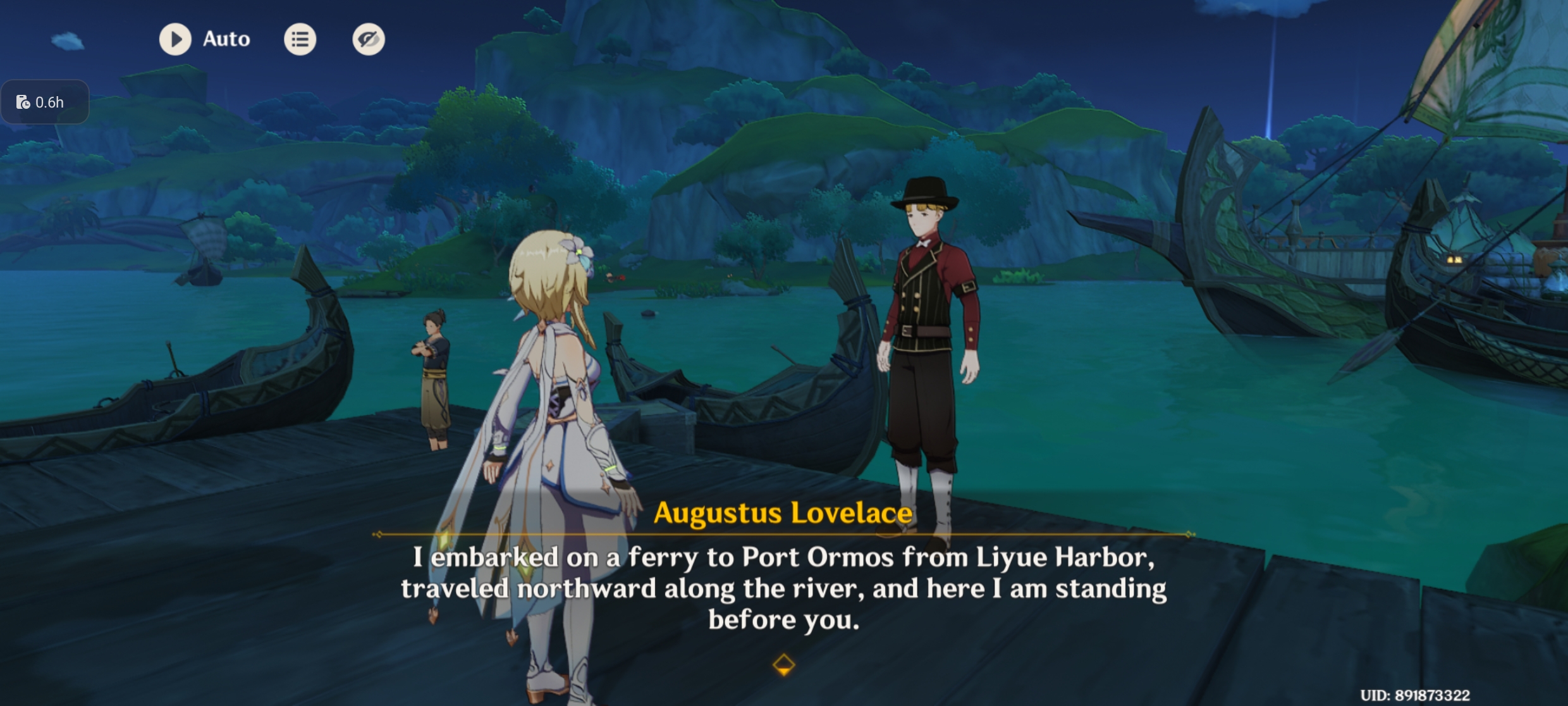The height and width of the screenshot is (706, 1568).
Task: Click the clipboard-clock icon in the timer badge
Action: (23, 101)
